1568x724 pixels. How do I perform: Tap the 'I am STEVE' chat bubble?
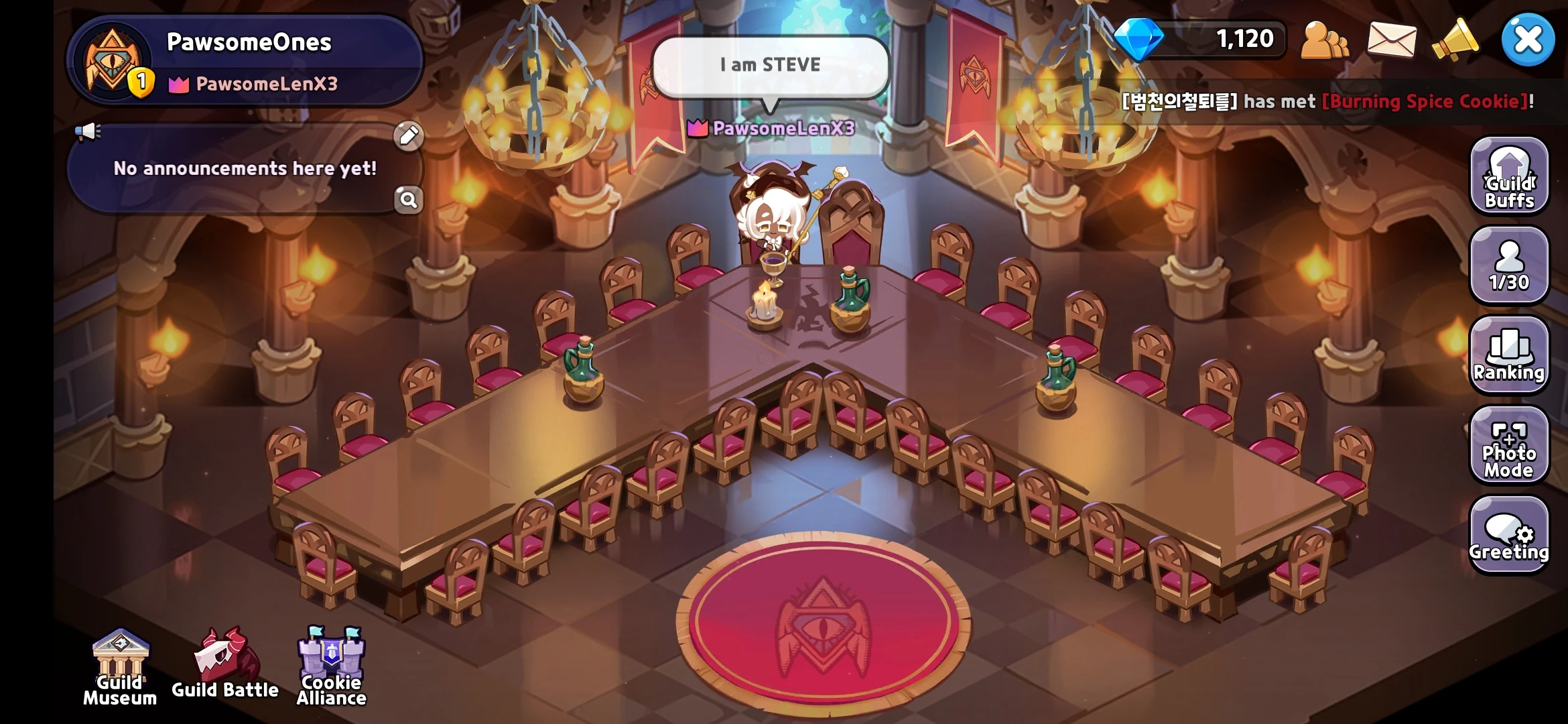pos(769,64)
